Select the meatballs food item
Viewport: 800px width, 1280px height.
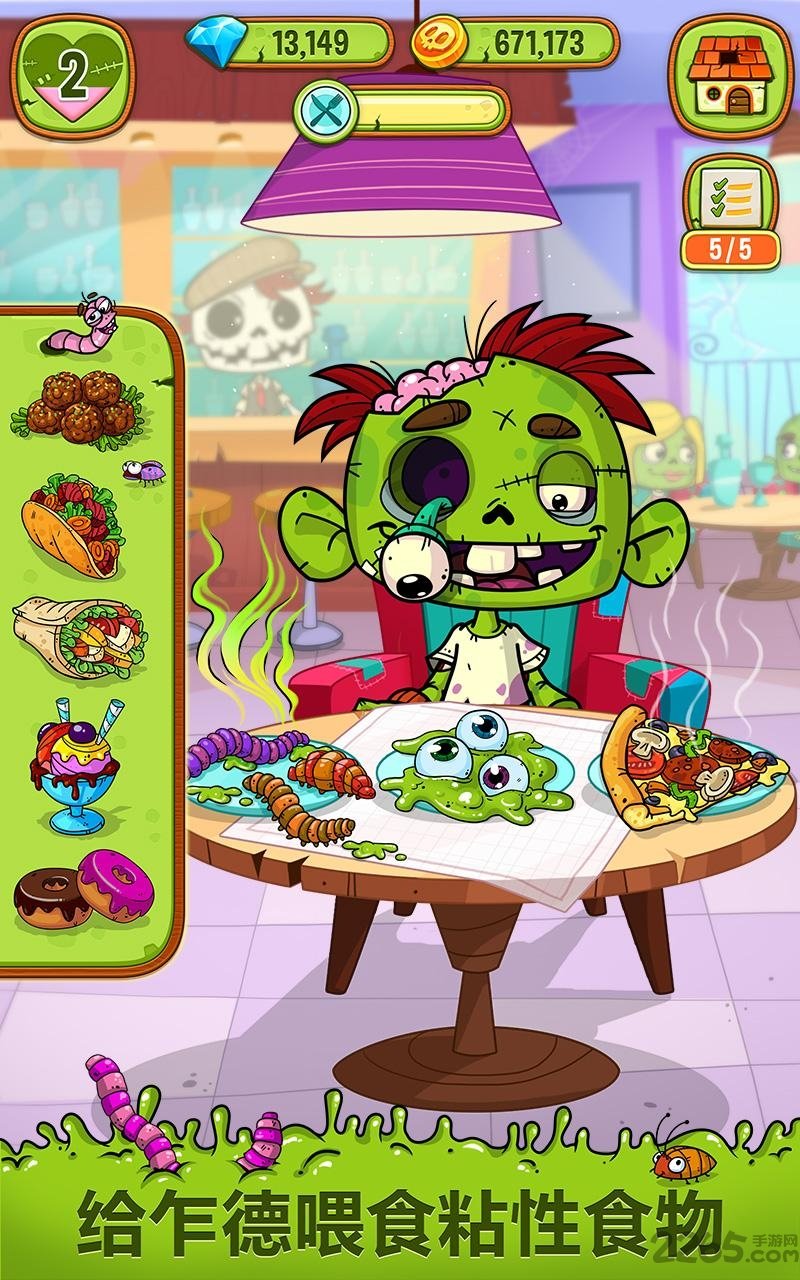click(78, 405)
